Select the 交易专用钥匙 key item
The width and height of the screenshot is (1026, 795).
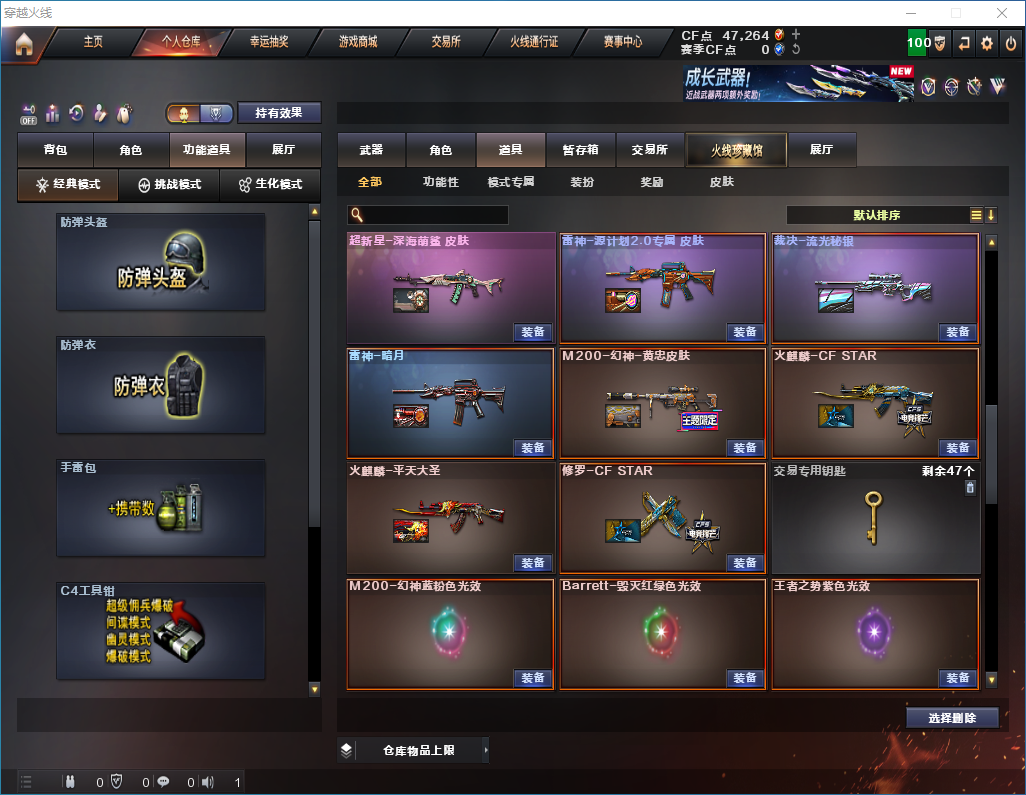[874, 517]
